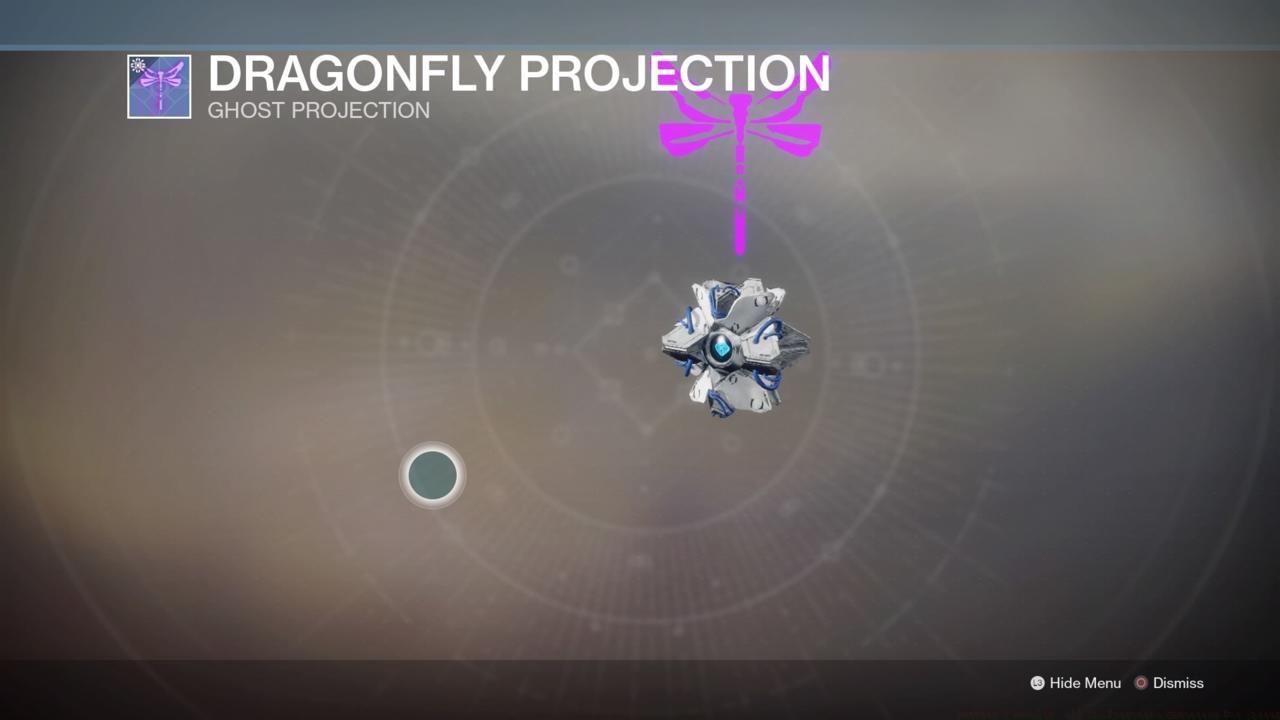The height and width of the screenshot is (720, 1280).
Task: Click the magenta dragonfly hologram above the Ghost
Action: coord(740,120)
